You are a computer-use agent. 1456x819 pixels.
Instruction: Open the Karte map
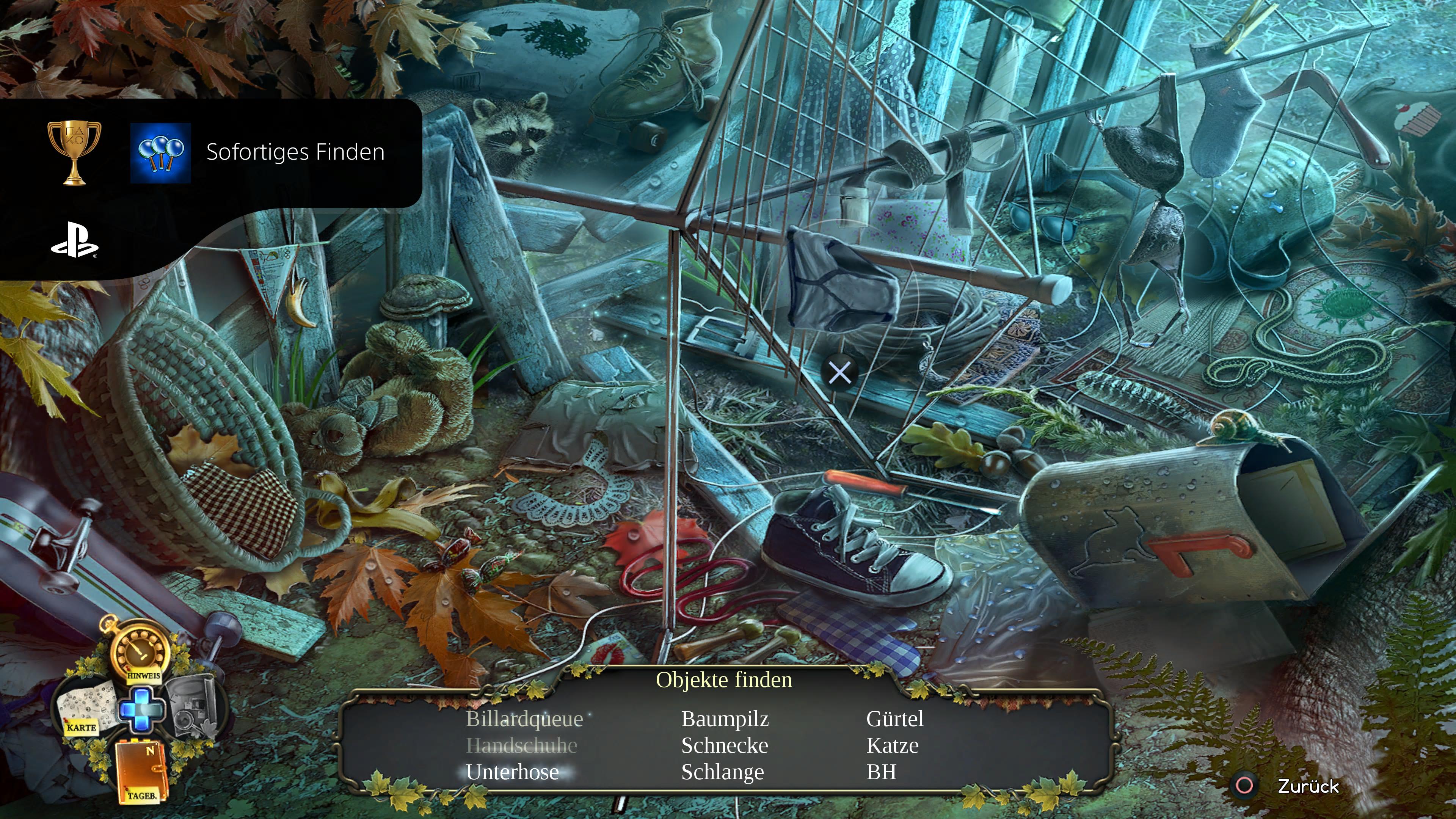click(x=87, y=709)
